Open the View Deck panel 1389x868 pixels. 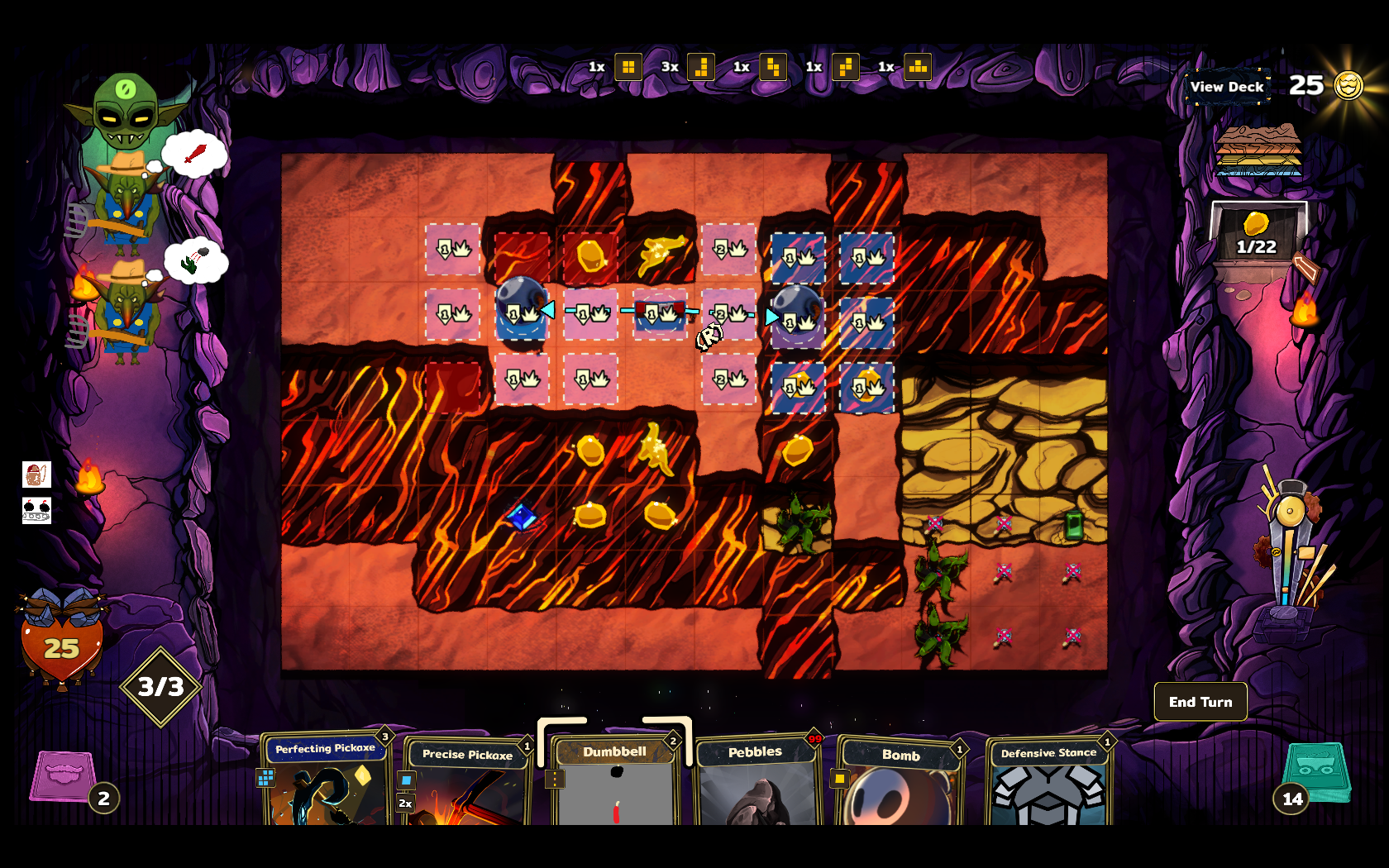(x=1227, y=87)
